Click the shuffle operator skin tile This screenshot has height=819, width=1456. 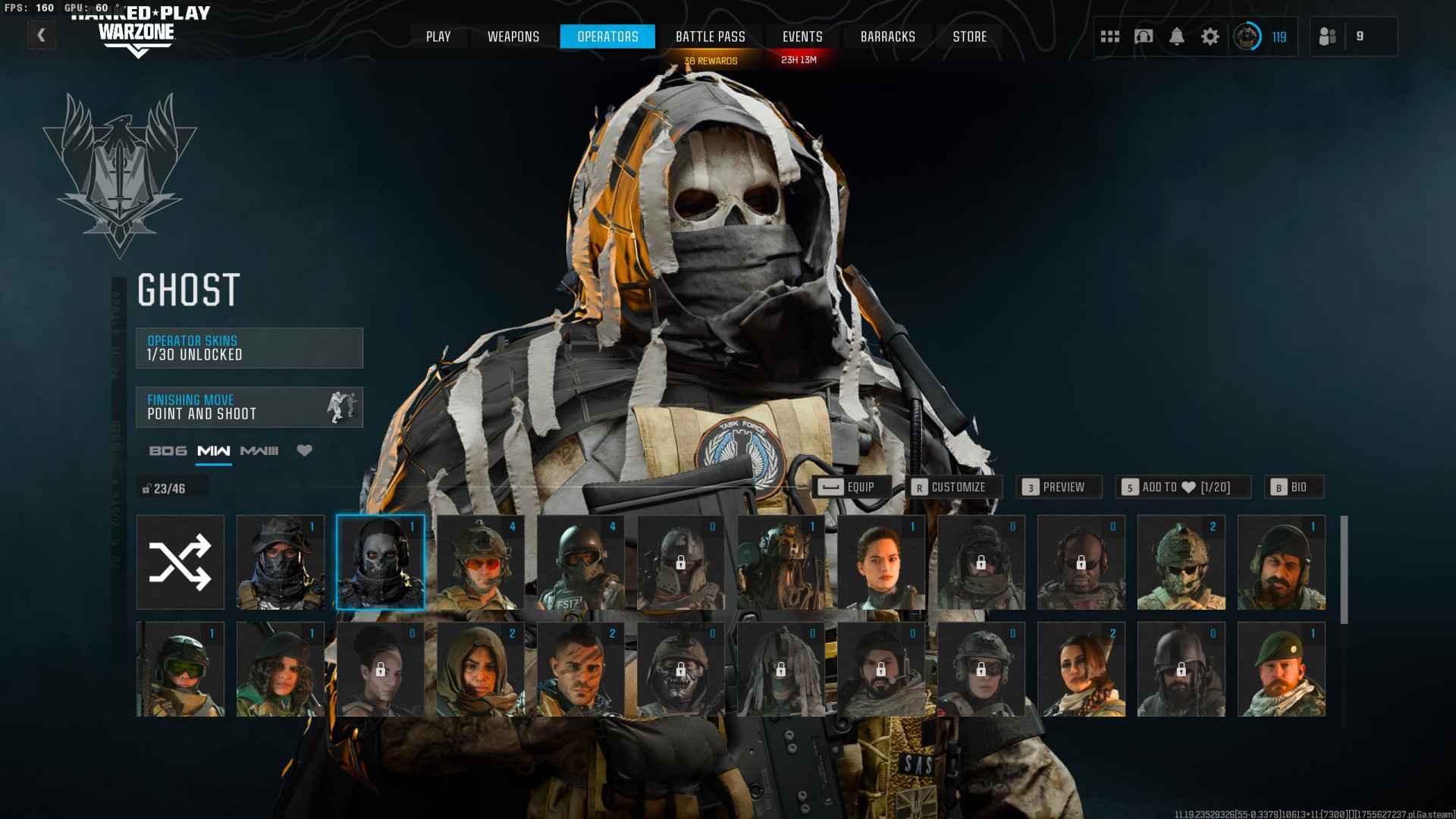coord(180,562)
